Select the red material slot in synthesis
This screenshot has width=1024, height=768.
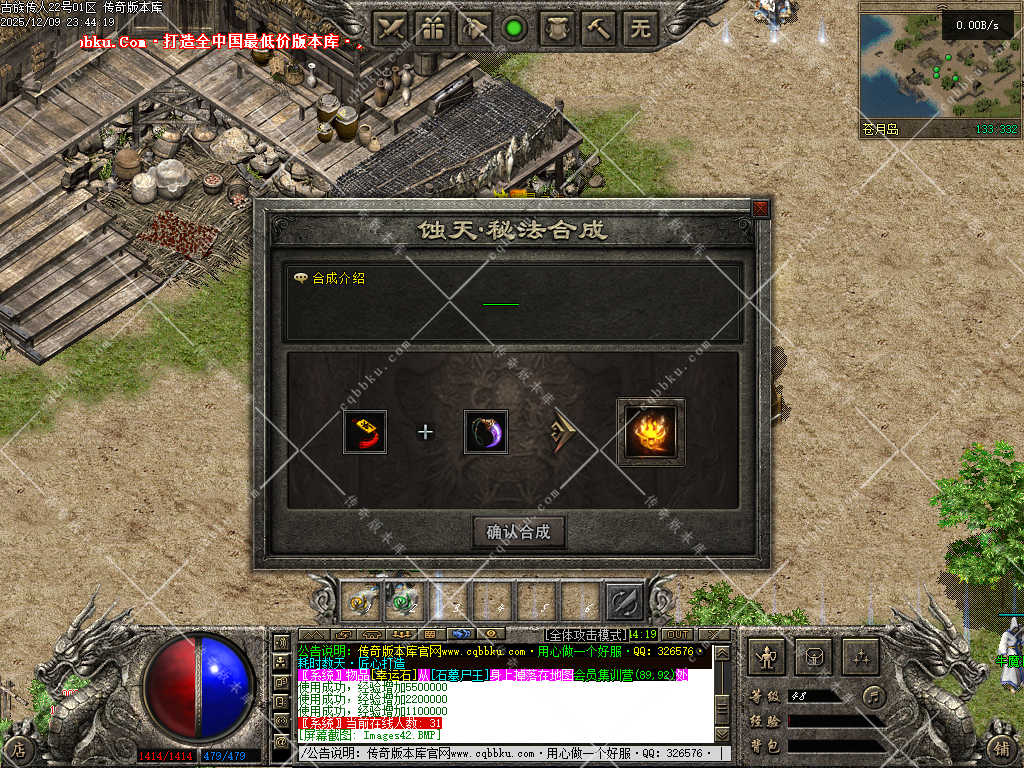365,432
